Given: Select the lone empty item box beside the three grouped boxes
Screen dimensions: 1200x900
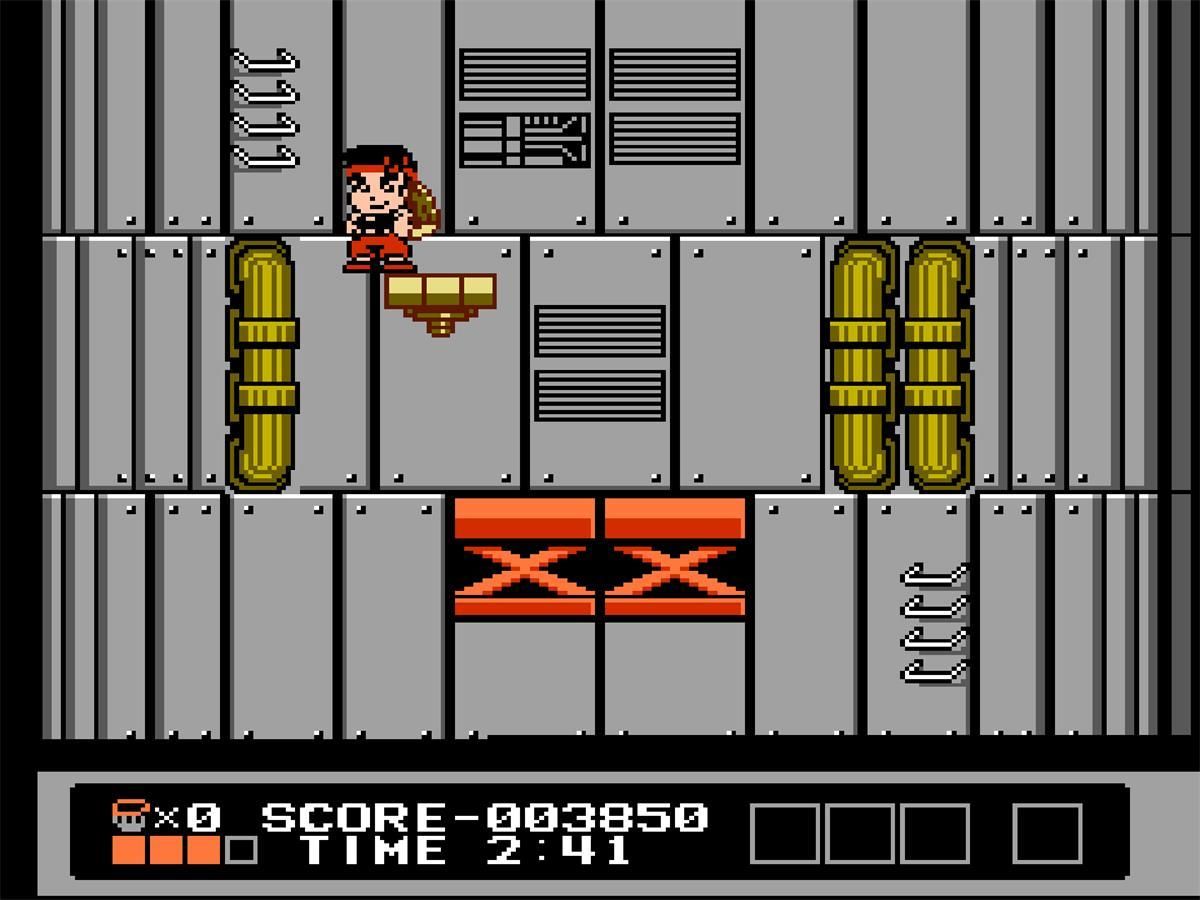Looking at the screenshot, I should click(x=1047, y=833).
